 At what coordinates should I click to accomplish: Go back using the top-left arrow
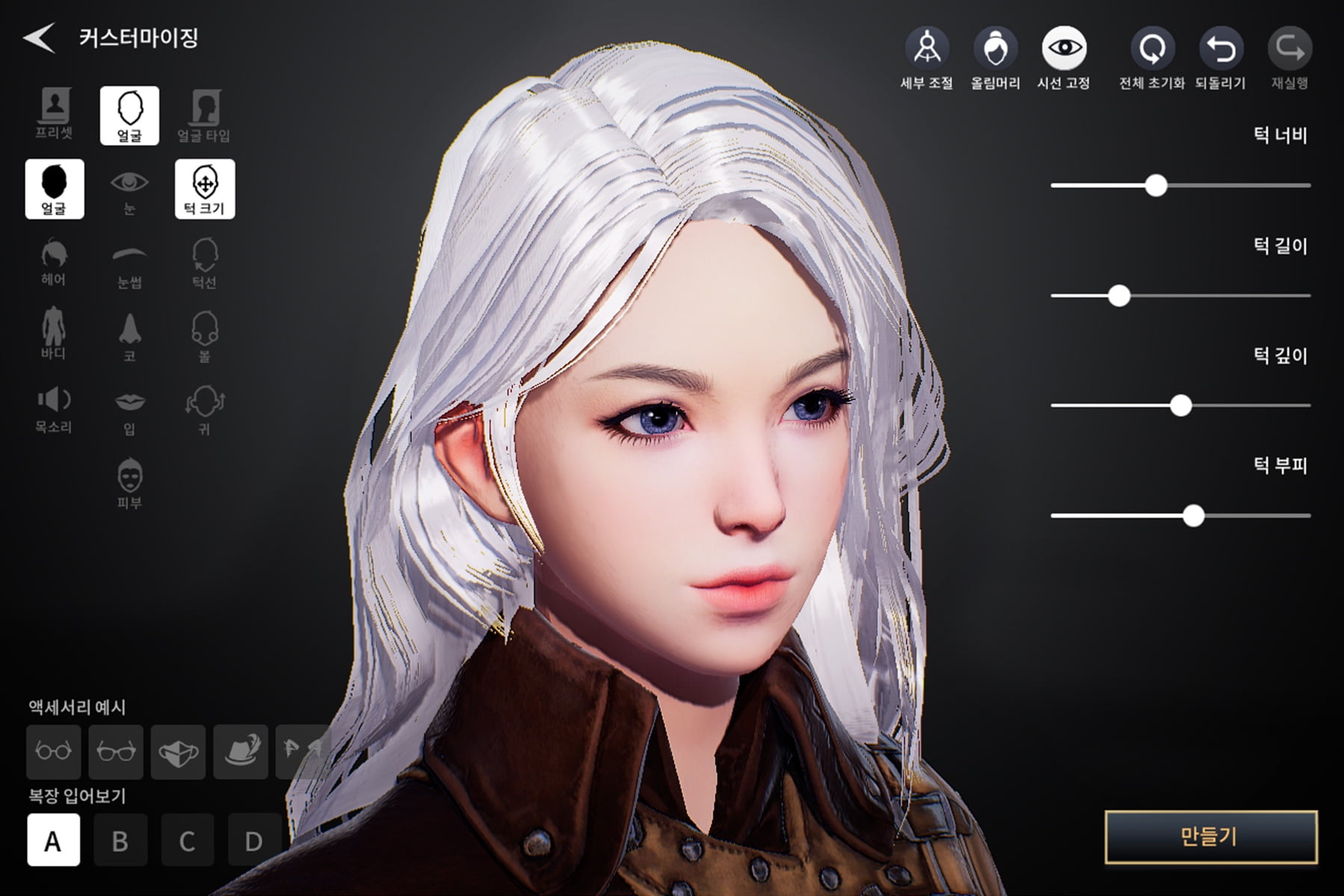coord(39,37)
